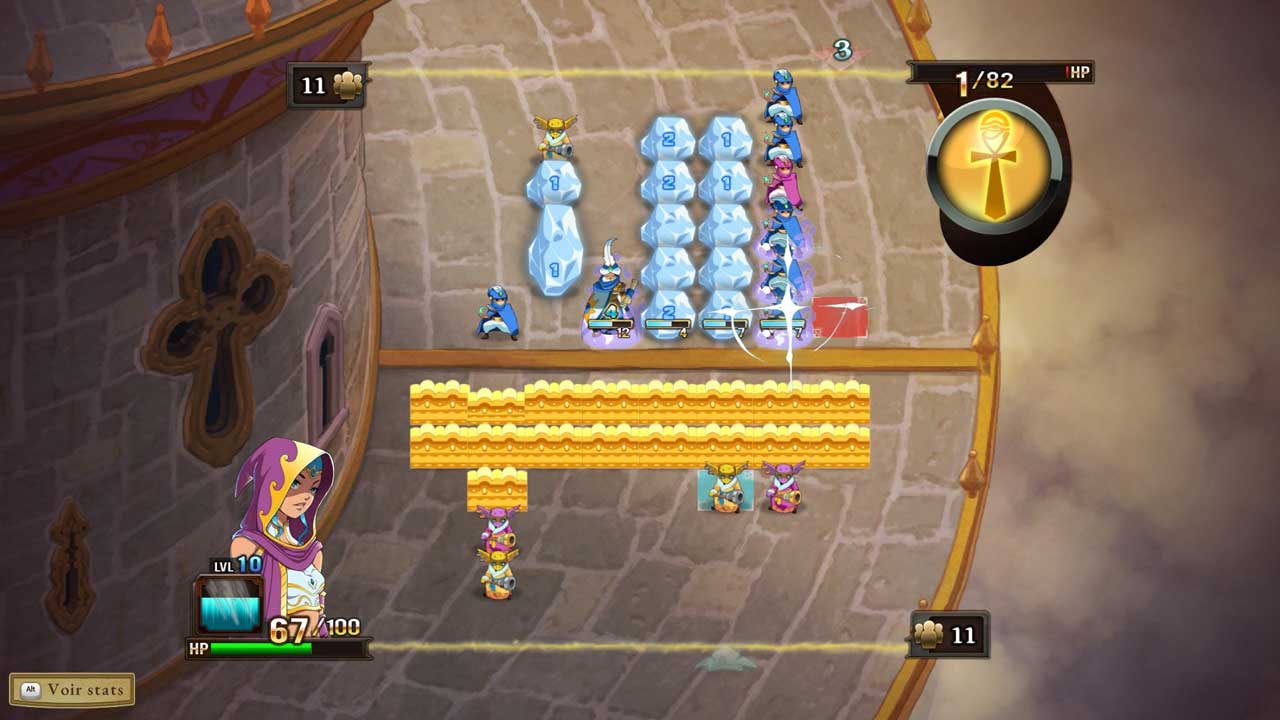Select the unit on the highlighted blue tile
The image size is (1280, 720).
[724, 489]
